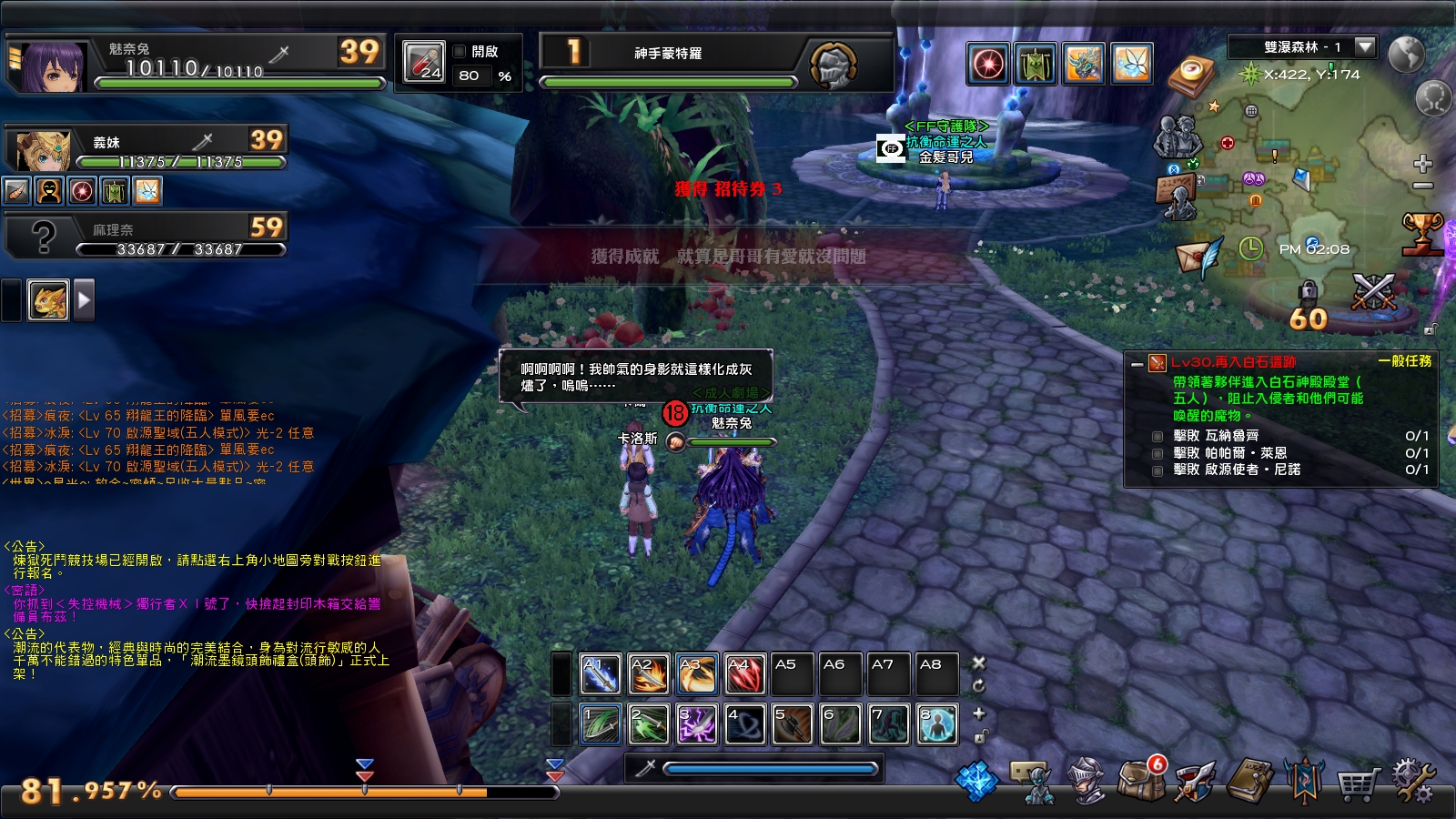Open the 雙瀑森林-1 map dropdown arrow
This screenshot has width=1456, height=819.
point(1364,47)
